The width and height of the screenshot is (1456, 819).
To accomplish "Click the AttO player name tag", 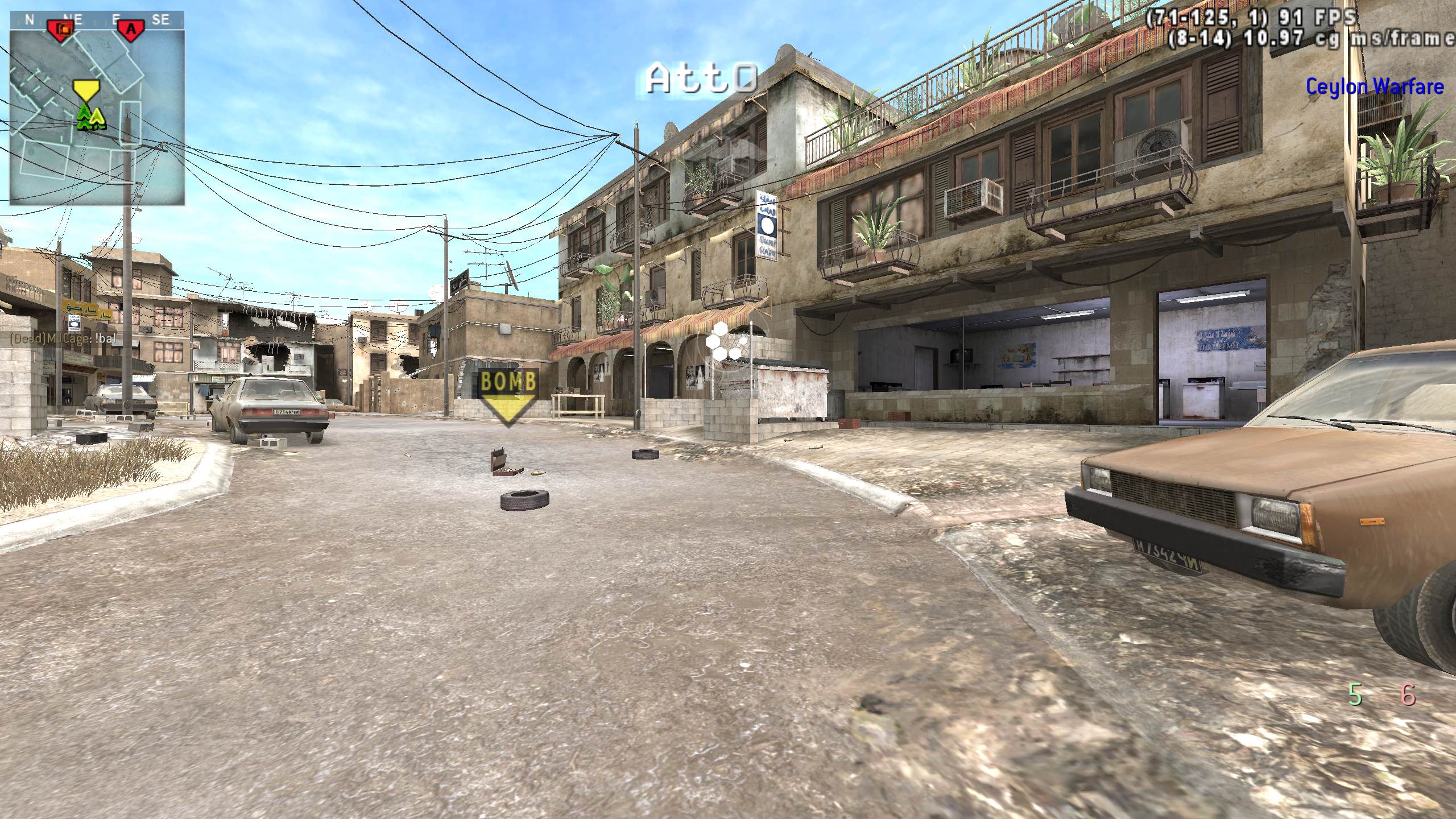I will pos(702,78).
